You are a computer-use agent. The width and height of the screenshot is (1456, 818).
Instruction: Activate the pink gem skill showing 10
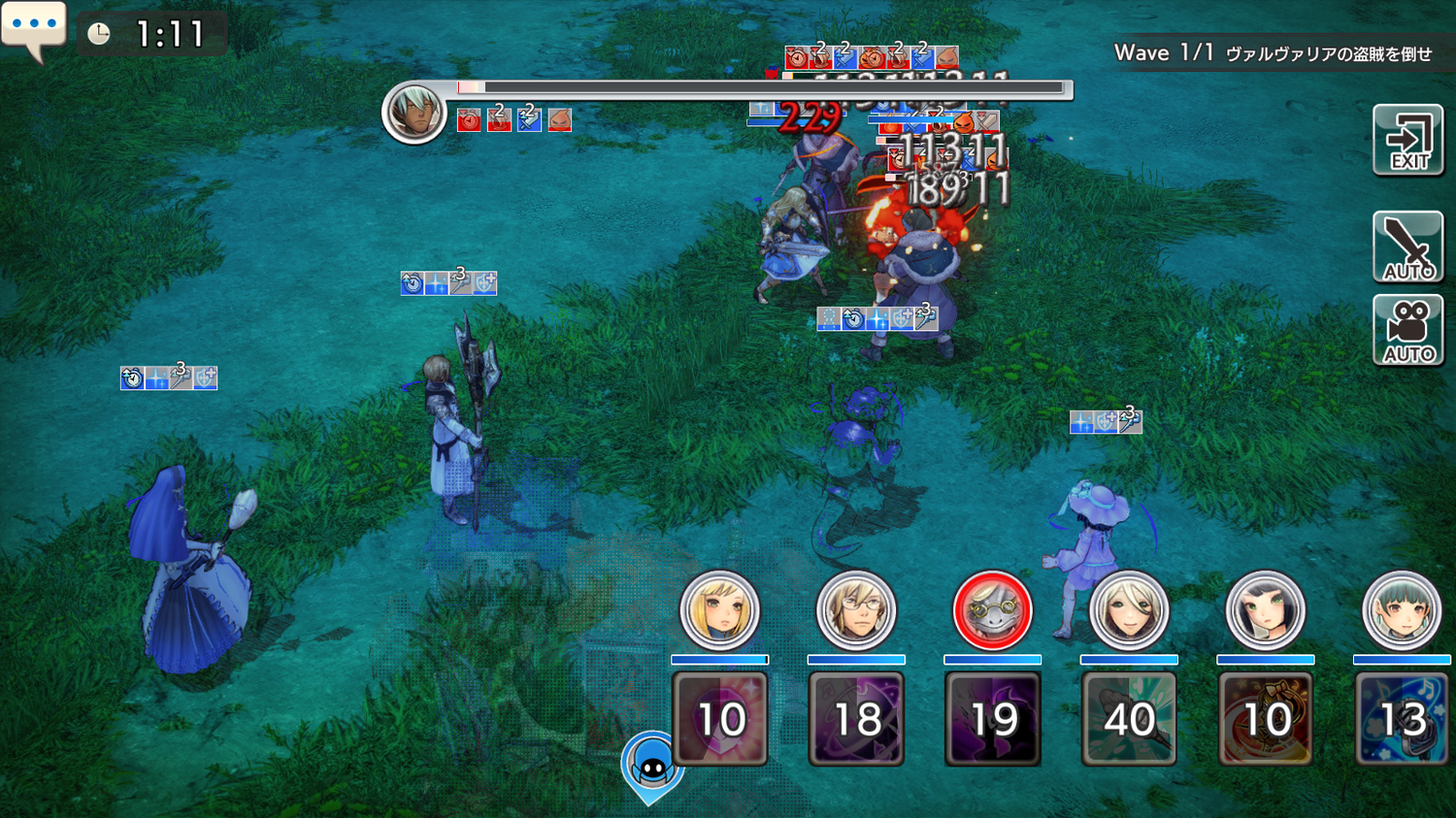pos(720,719)
